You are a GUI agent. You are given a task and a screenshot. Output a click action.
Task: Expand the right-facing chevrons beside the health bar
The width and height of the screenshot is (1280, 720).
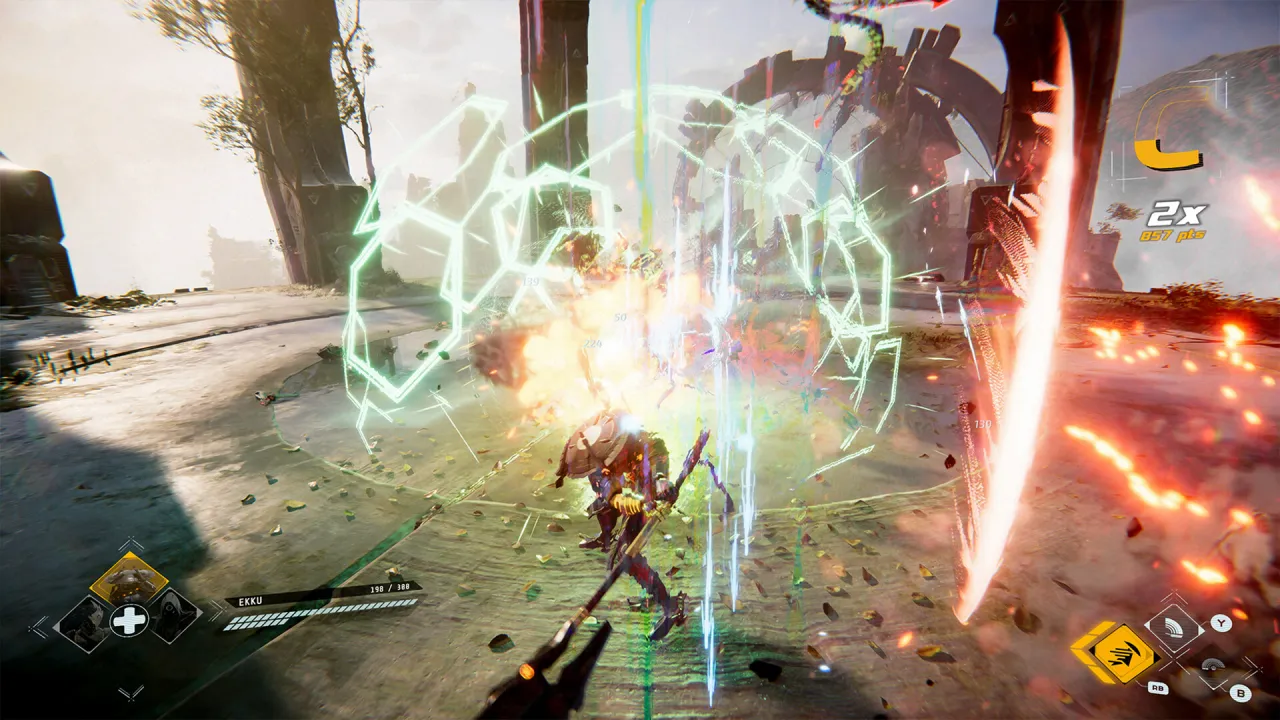point(215,612)
